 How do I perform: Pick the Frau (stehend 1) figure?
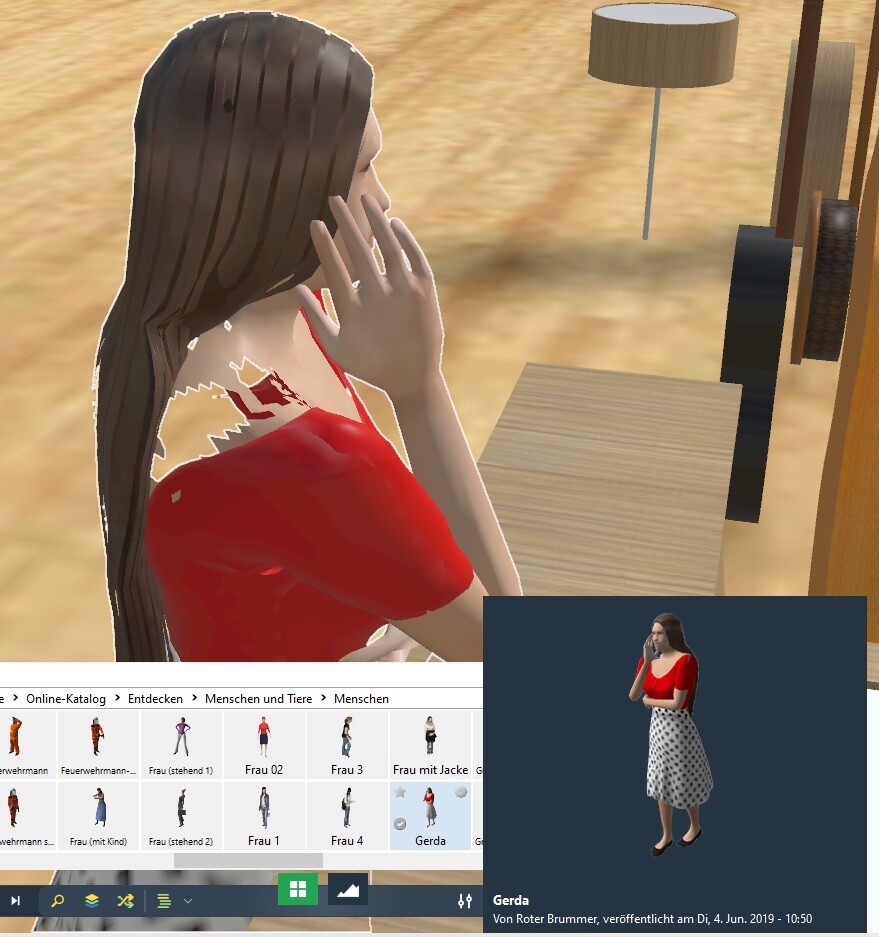pos(181,738)
